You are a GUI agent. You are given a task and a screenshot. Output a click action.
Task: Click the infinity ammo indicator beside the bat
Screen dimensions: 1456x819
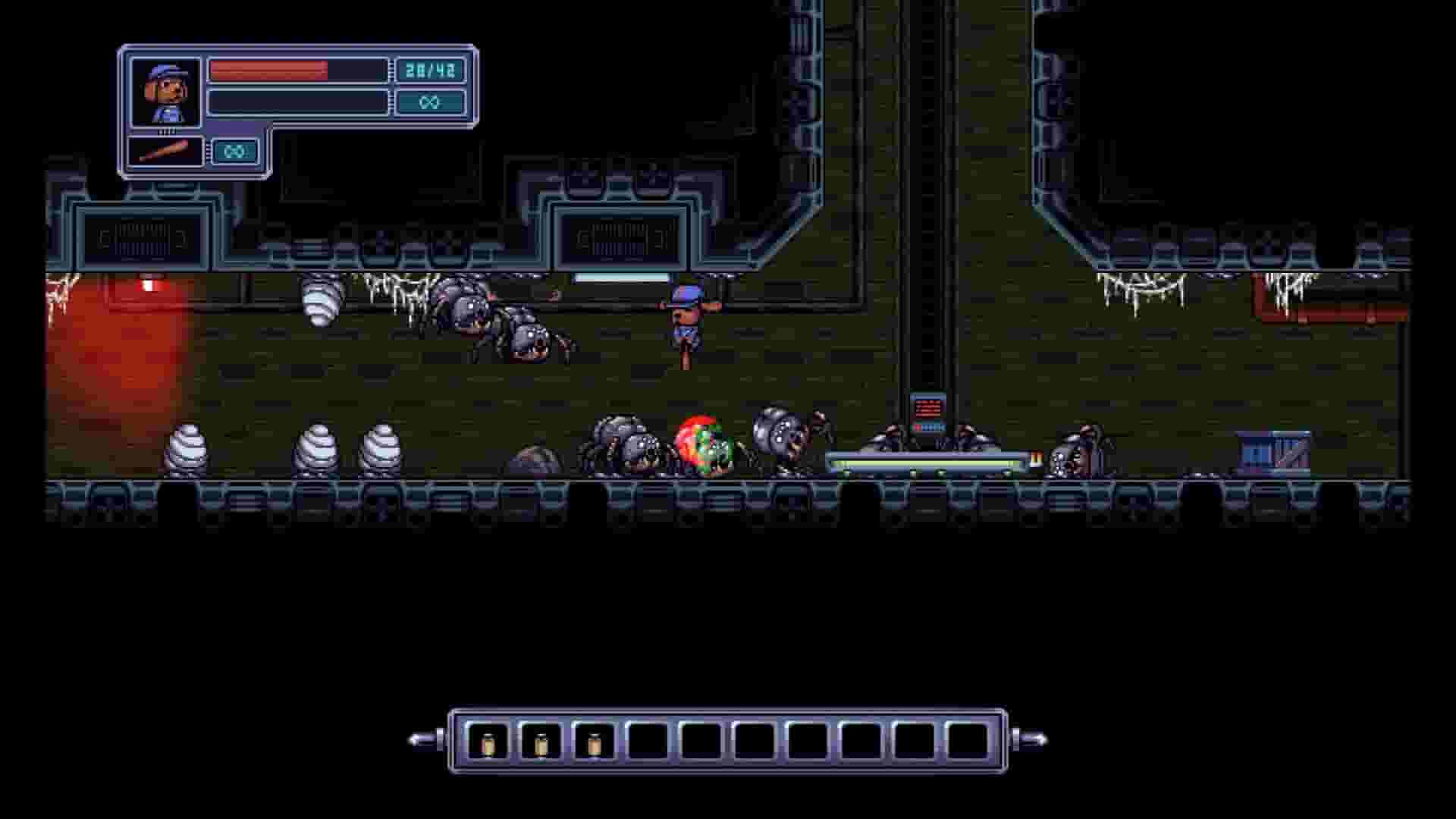coord(234,150)
